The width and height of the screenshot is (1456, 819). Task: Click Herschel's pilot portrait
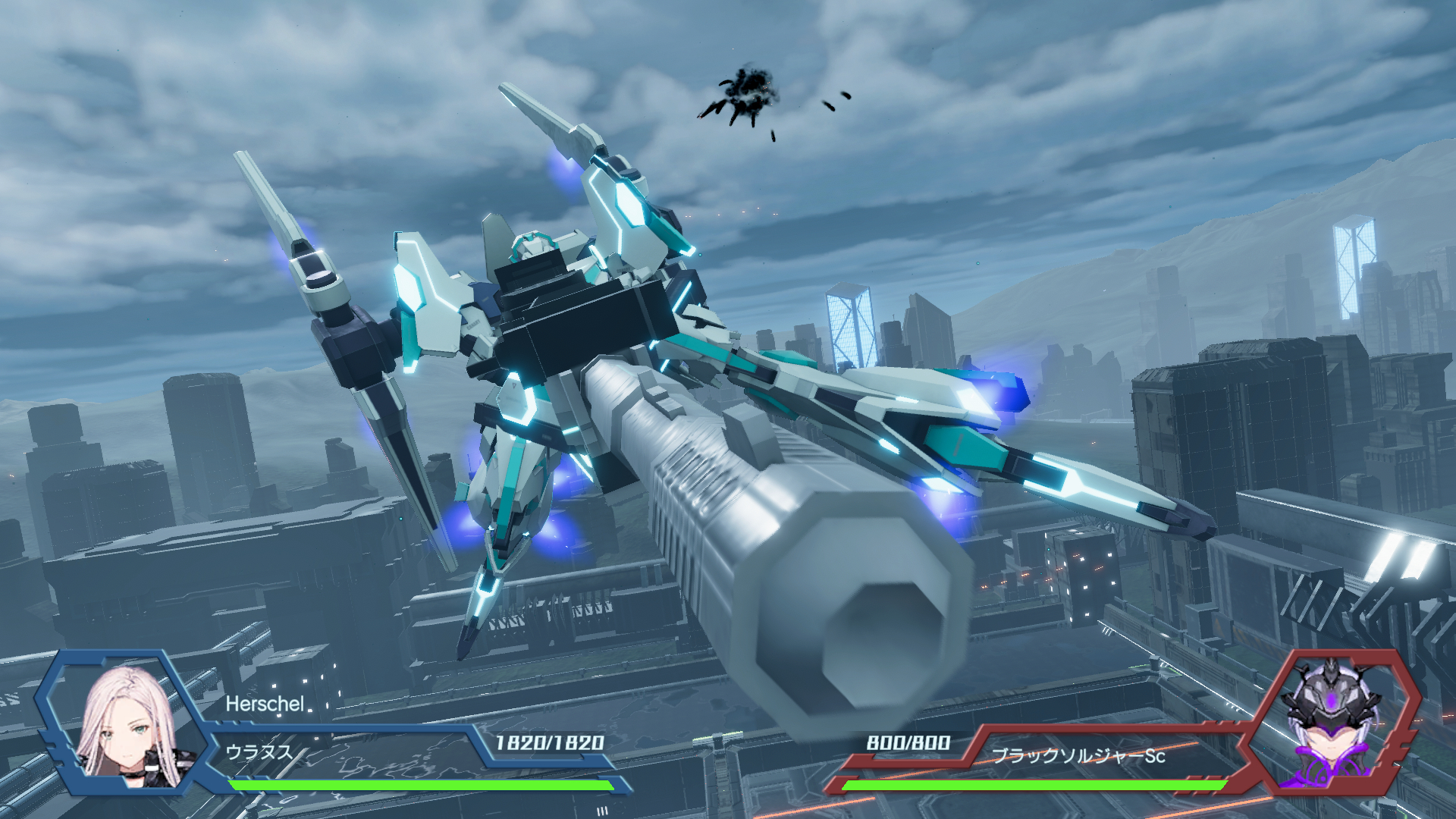tap(129, 726)
